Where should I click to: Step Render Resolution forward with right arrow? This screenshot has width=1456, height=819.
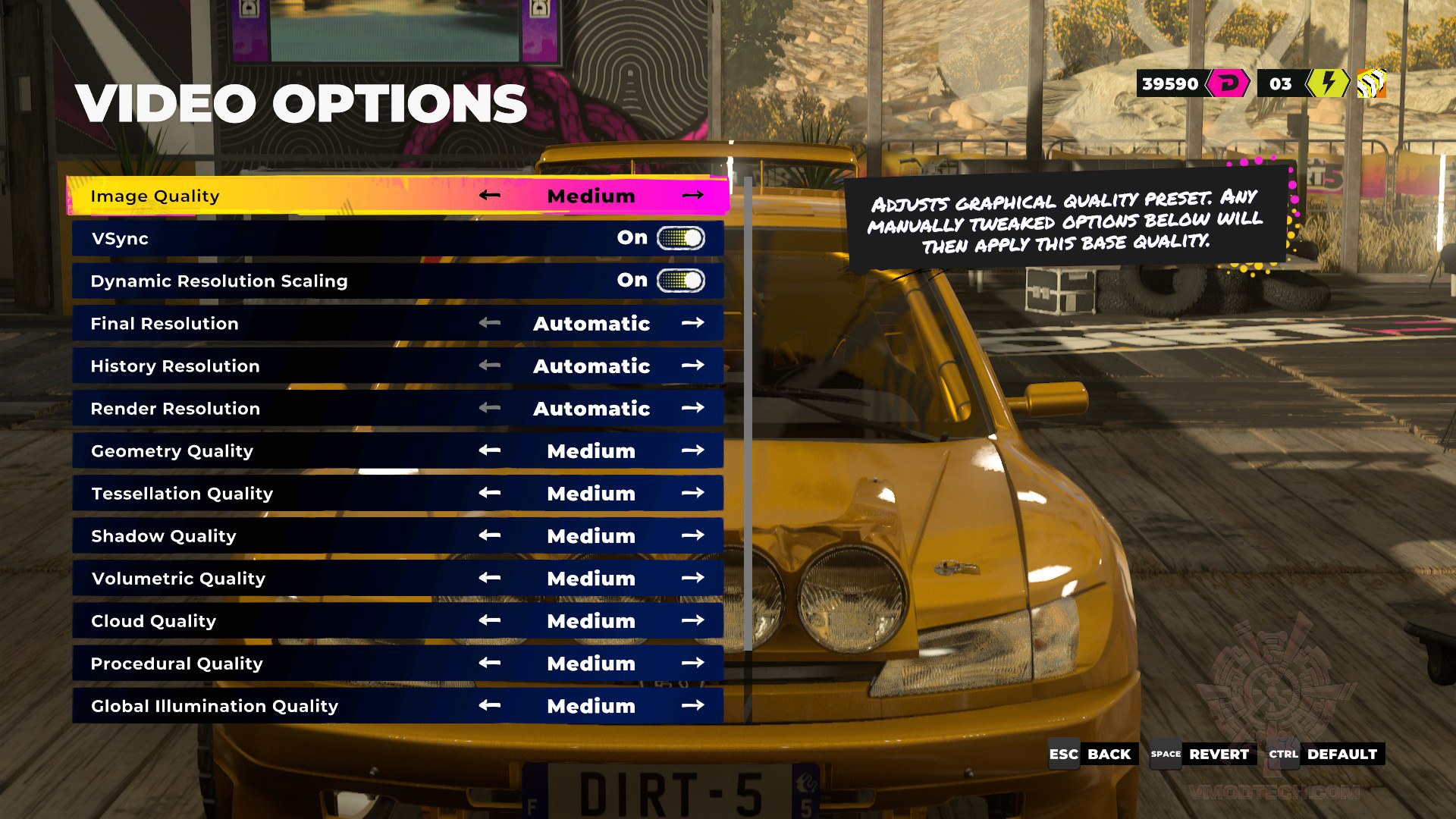(692, 408)
